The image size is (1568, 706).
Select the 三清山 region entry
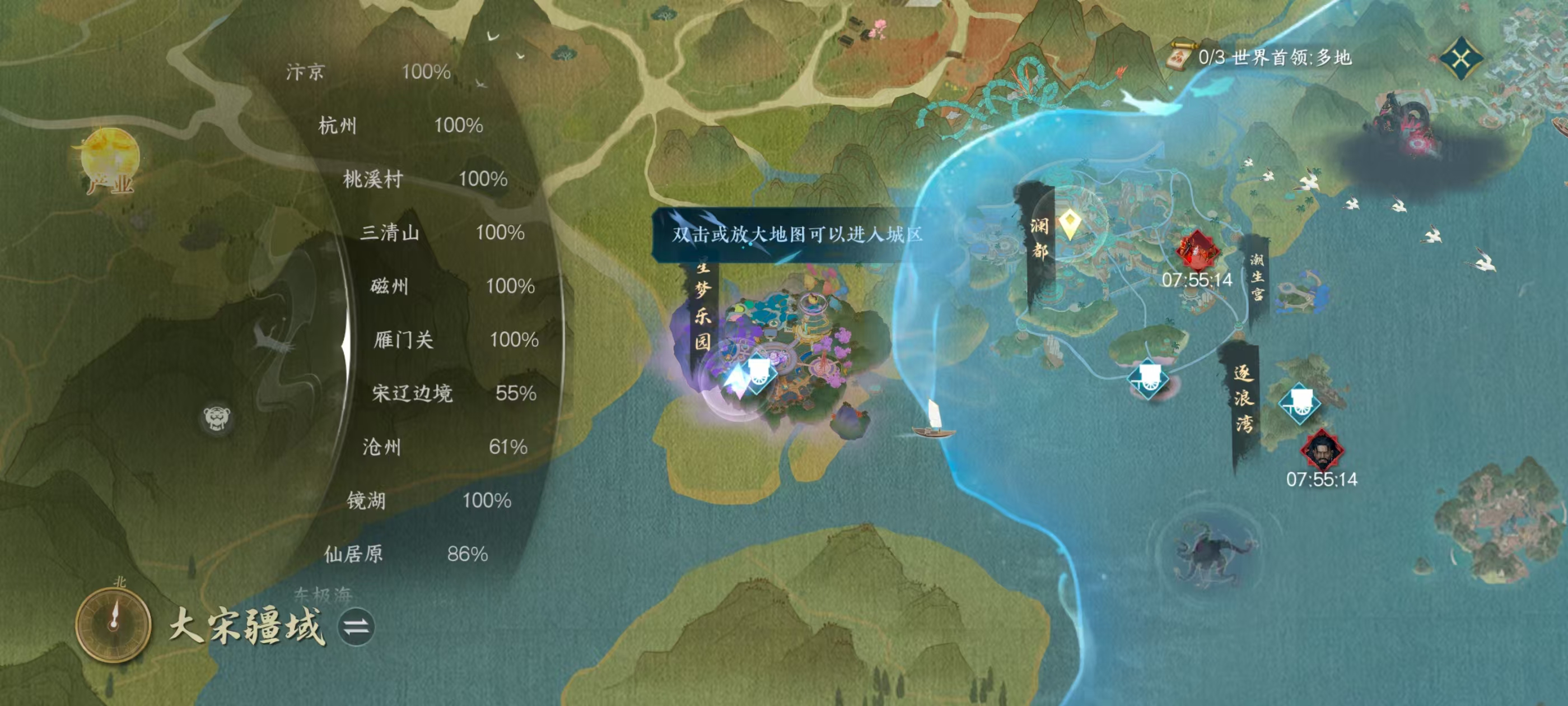441,232
